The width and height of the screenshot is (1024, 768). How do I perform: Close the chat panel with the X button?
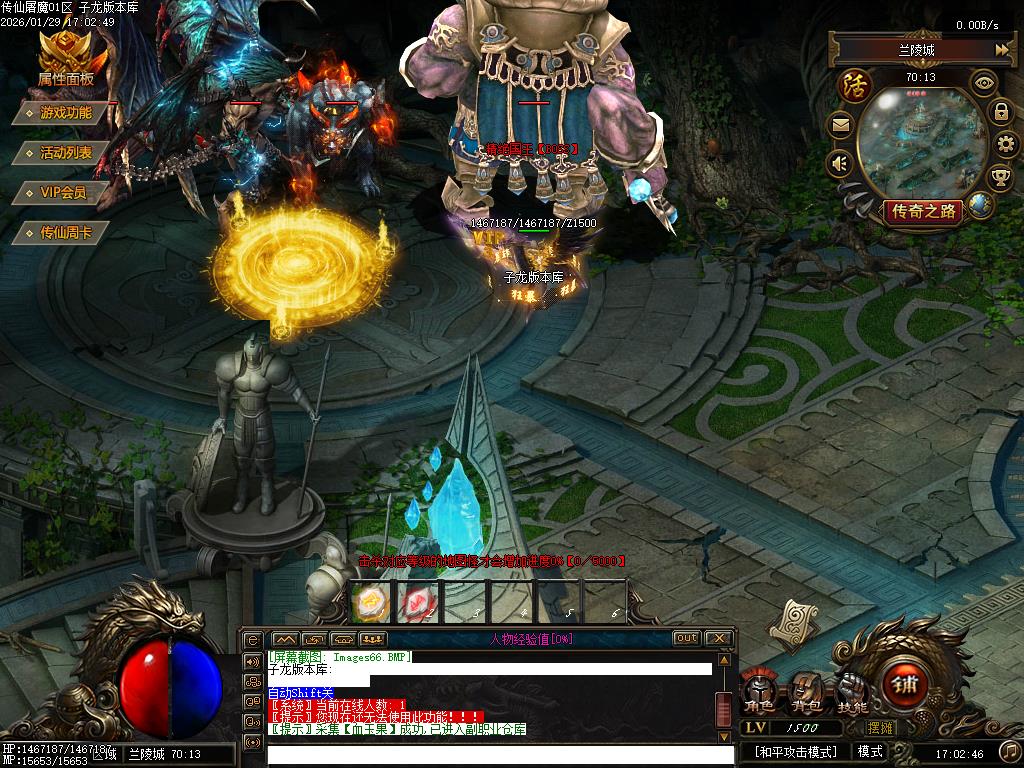[719, 638]
